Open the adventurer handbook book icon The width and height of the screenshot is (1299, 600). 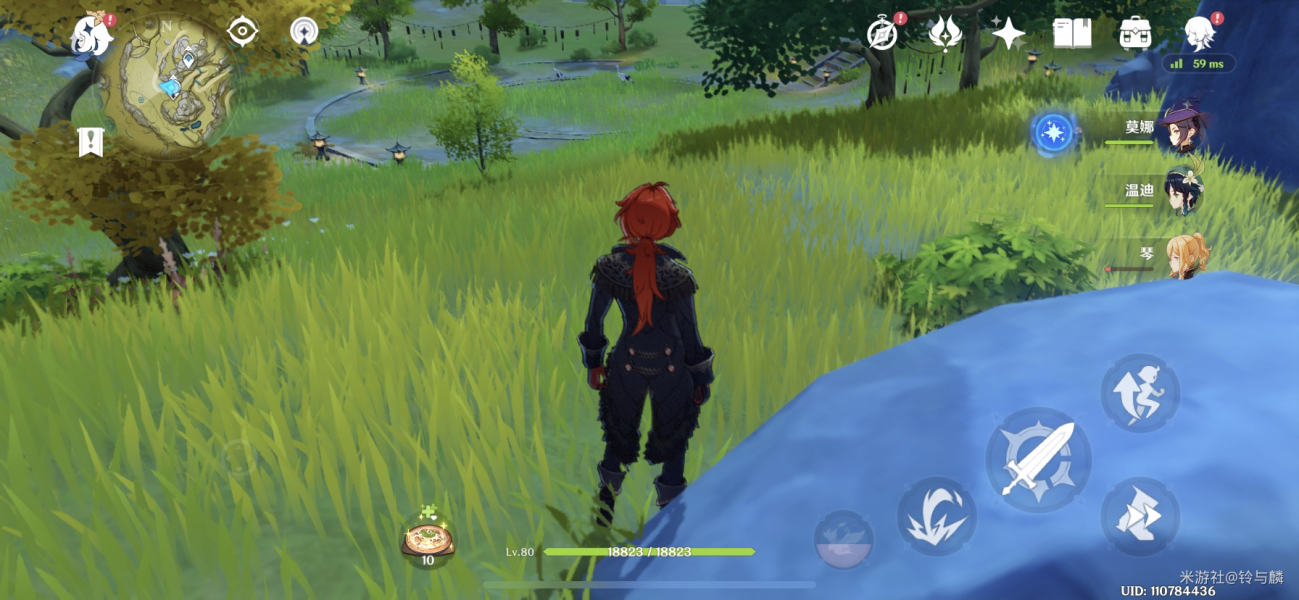point(1072,35)
